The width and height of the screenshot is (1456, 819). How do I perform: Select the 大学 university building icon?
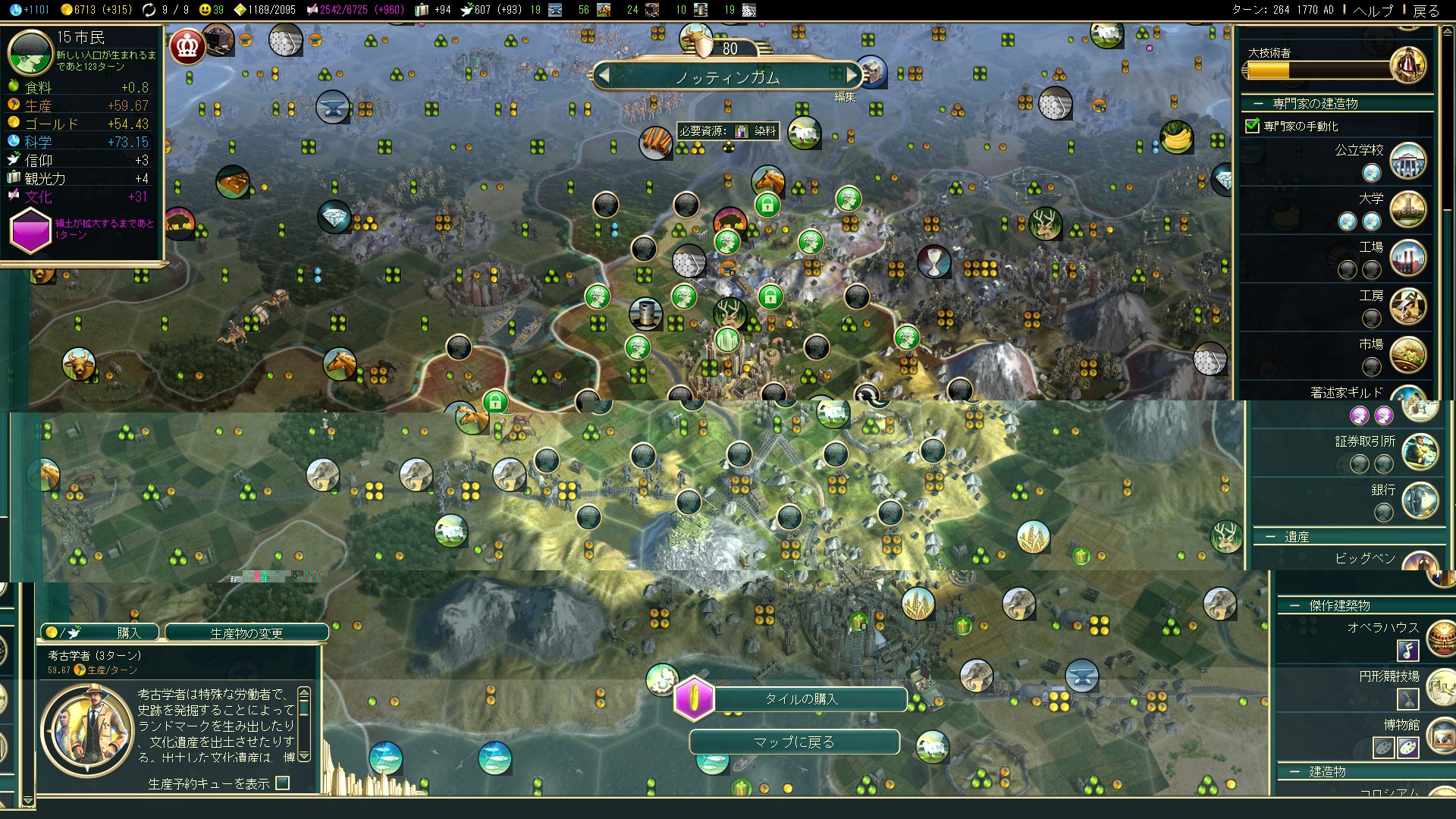(x=1408, y=209)
